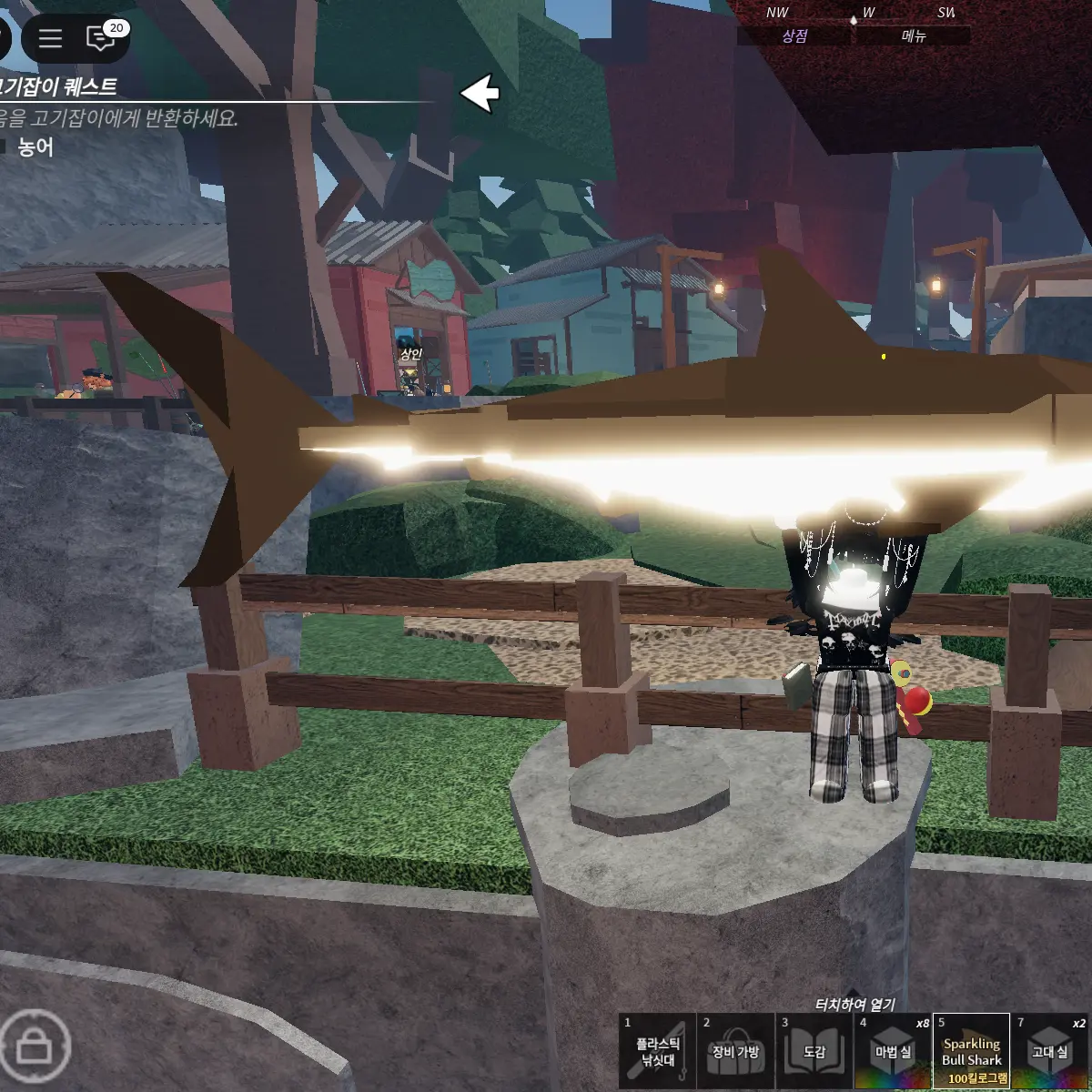This screenshot has width=1092, height=1092.
Task: Tap the 터치하여 열기 open label
Action: click(854, 1005)
